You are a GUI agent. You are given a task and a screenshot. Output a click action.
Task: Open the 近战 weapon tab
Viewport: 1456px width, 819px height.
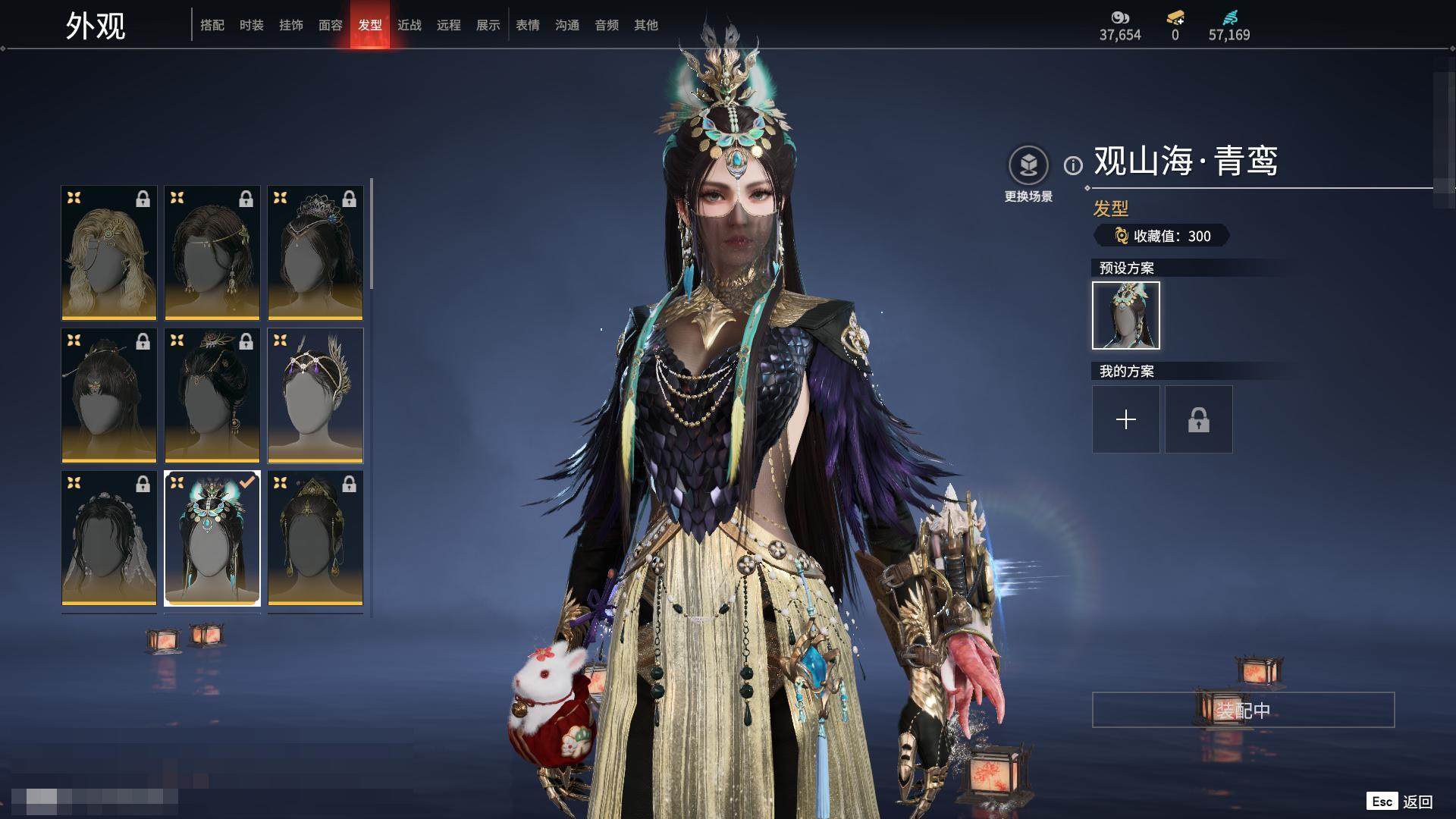pyautogui.click(x=409, y=25)
